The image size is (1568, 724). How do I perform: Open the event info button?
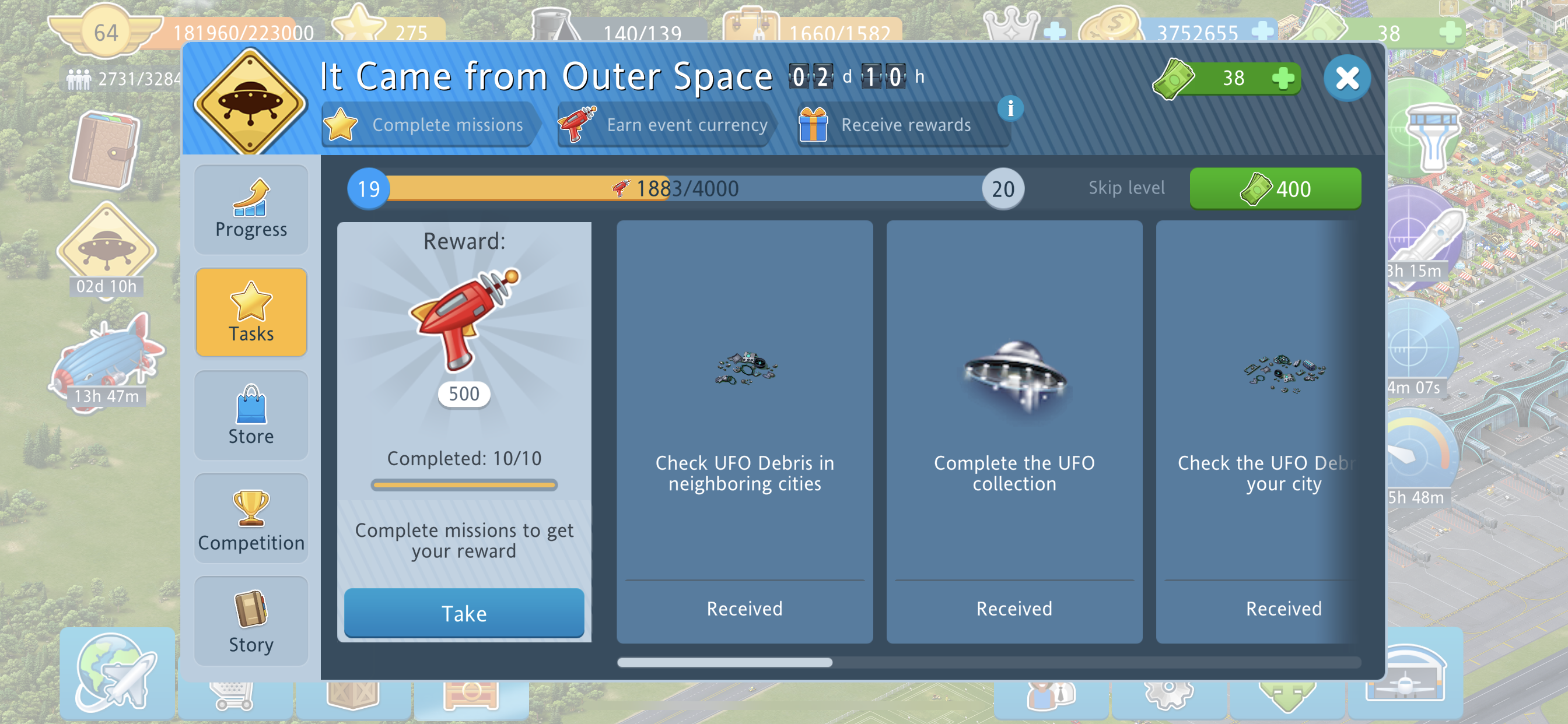point(1010,109)
